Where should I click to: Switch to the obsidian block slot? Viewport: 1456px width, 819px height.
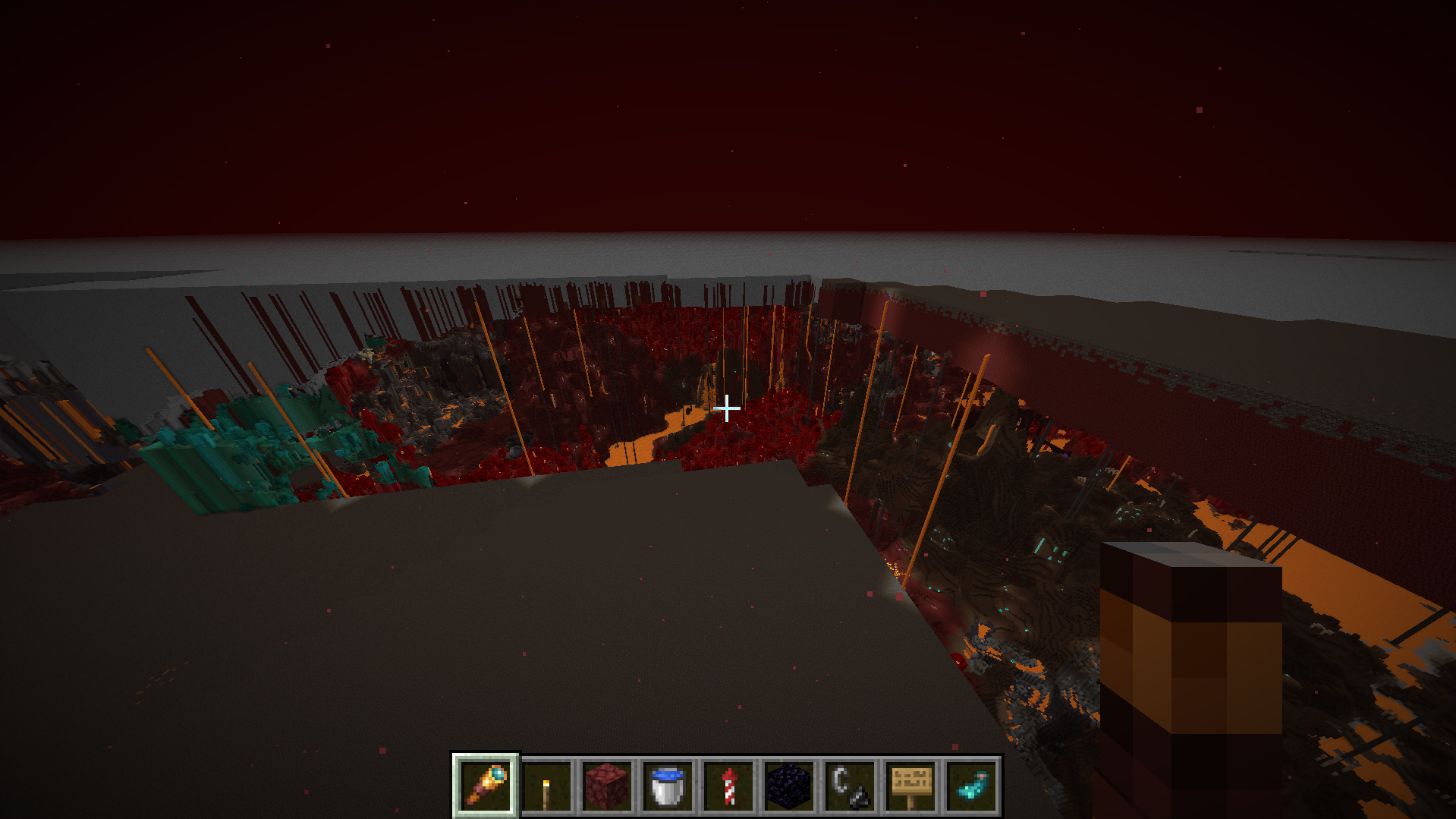coord(789,786)
